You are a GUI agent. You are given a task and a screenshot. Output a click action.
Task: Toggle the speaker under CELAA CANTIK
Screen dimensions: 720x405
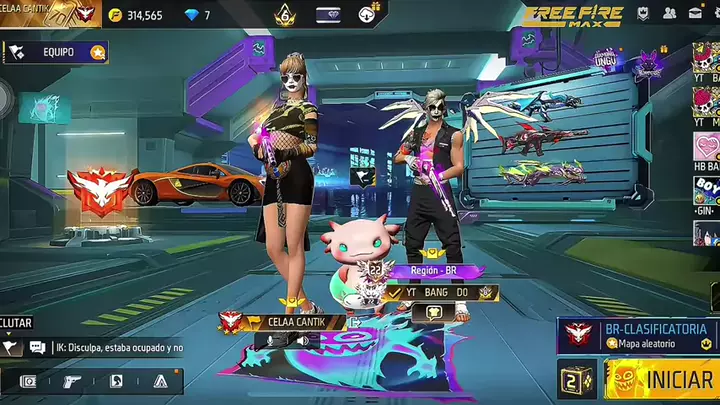pyautogui.click(x=301, y=341)
